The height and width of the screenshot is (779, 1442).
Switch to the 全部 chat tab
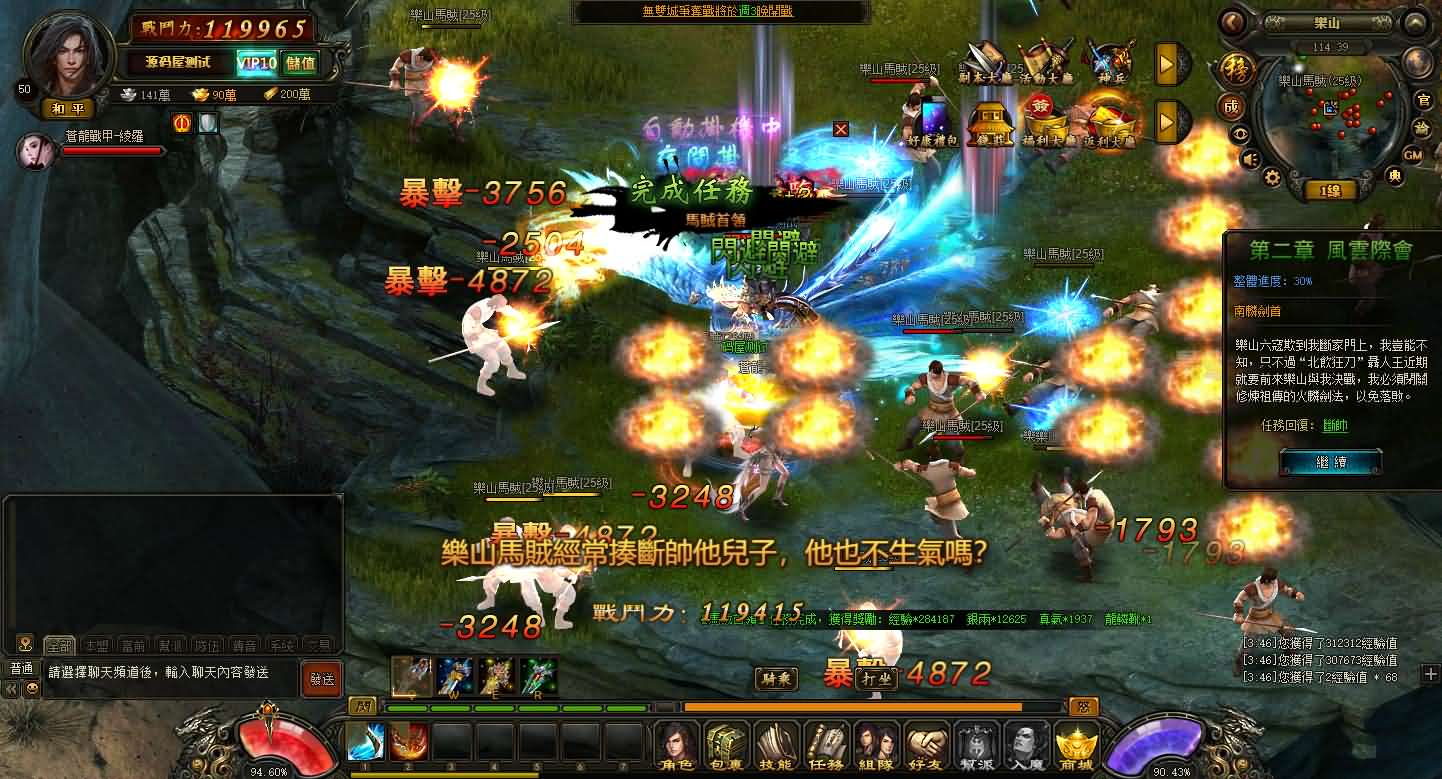62,645
